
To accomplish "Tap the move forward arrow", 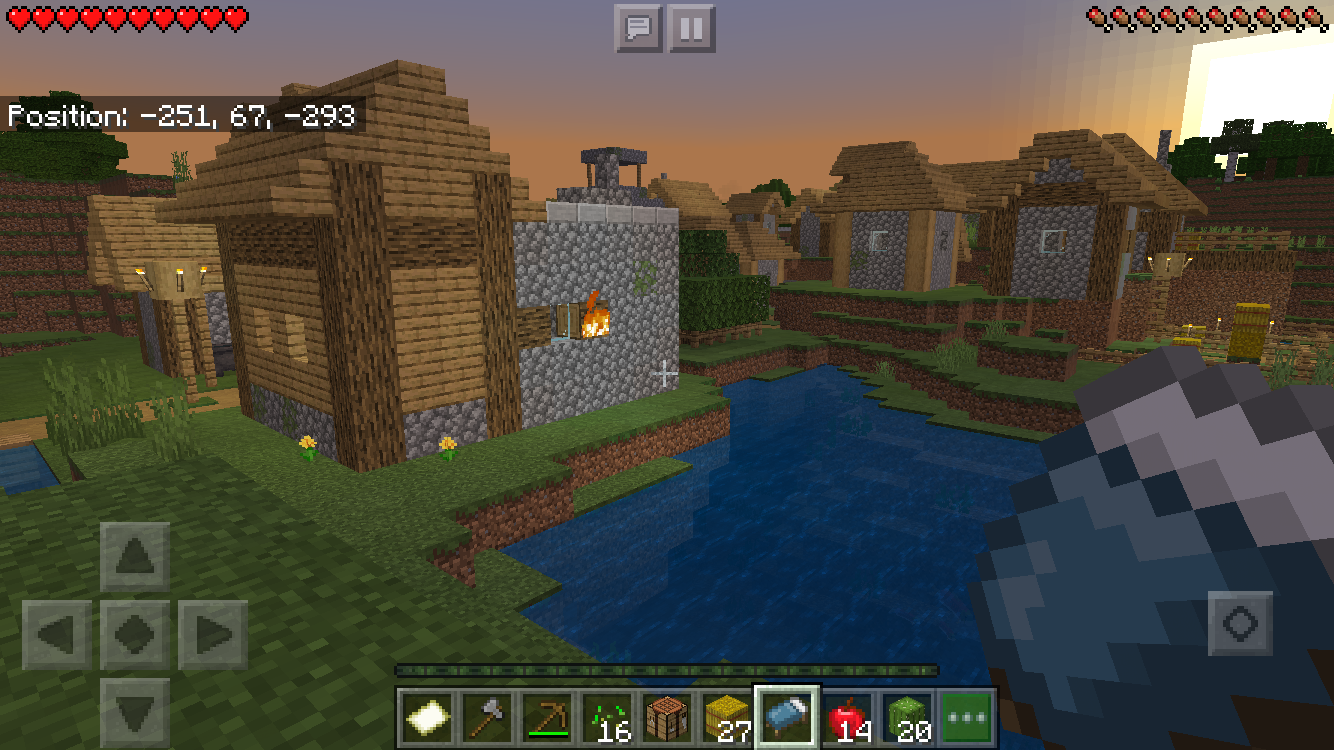I will click(135, 557).
